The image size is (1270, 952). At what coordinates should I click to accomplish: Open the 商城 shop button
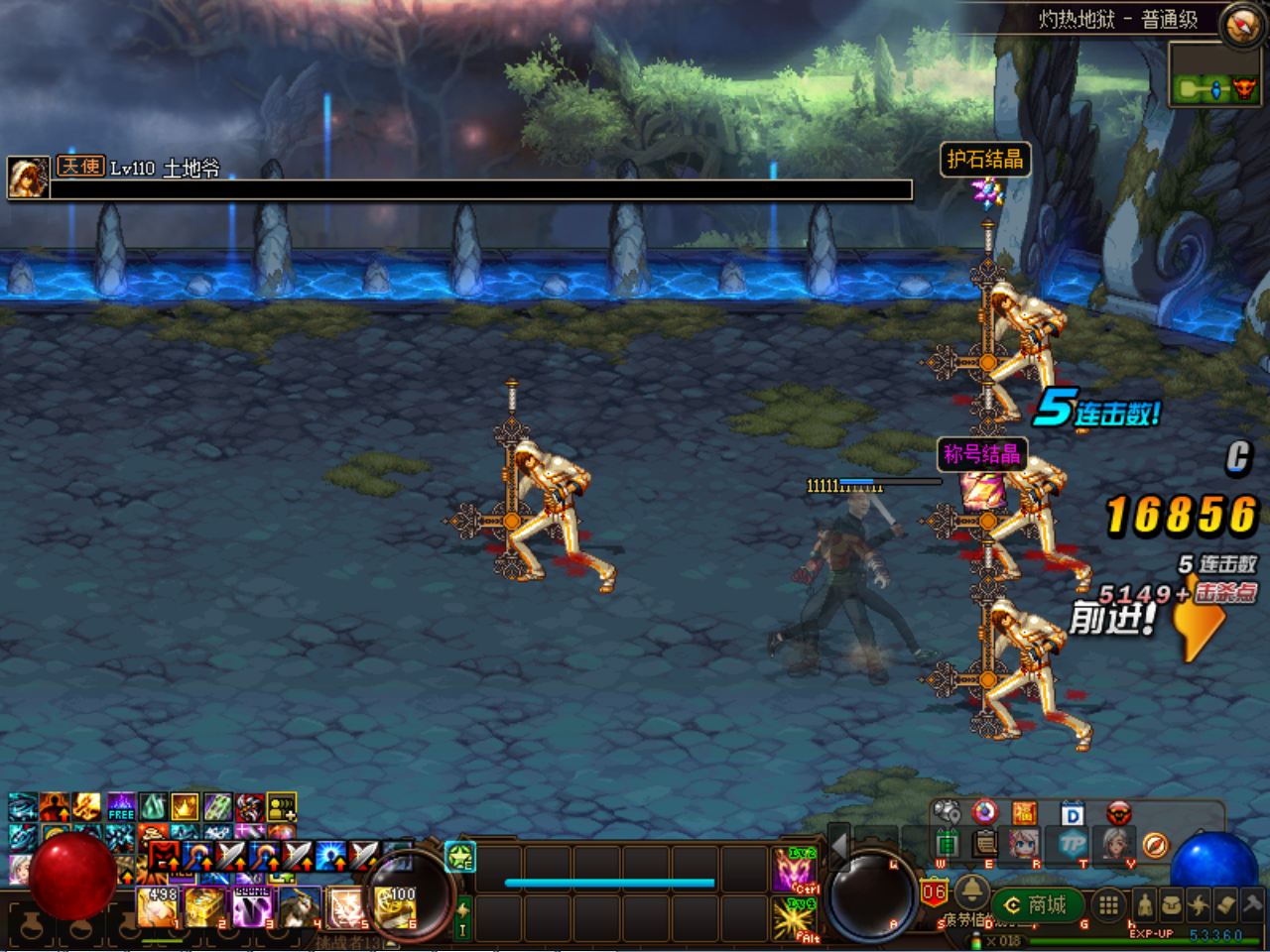click(x=1036, y=904)
